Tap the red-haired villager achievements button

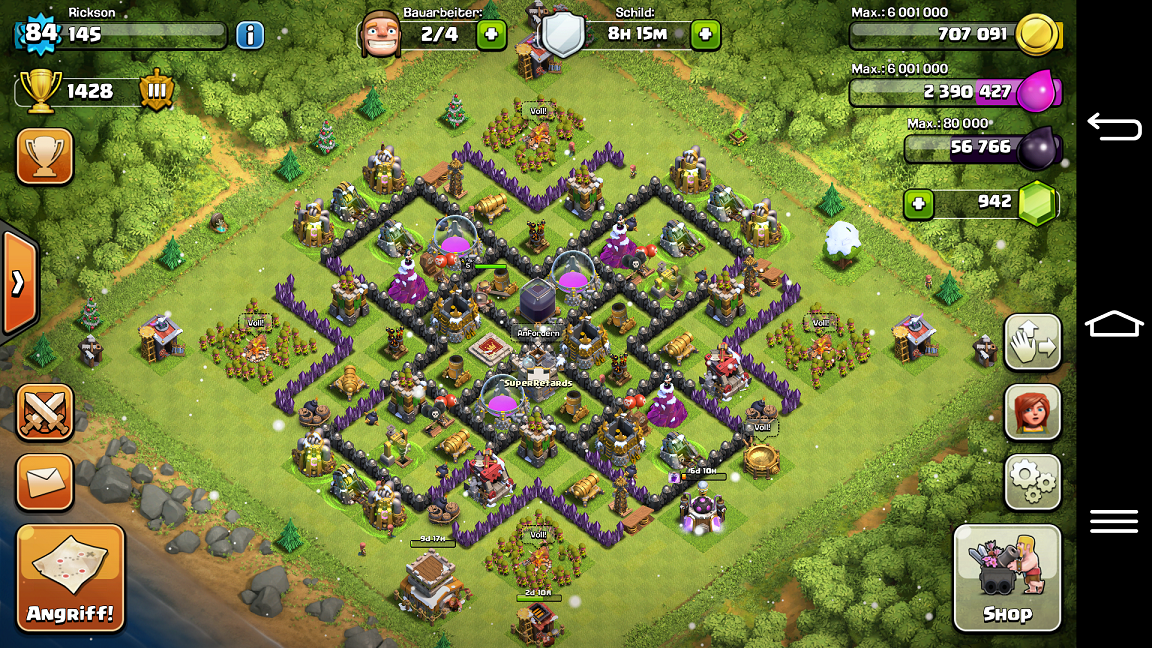[1032, 412]
